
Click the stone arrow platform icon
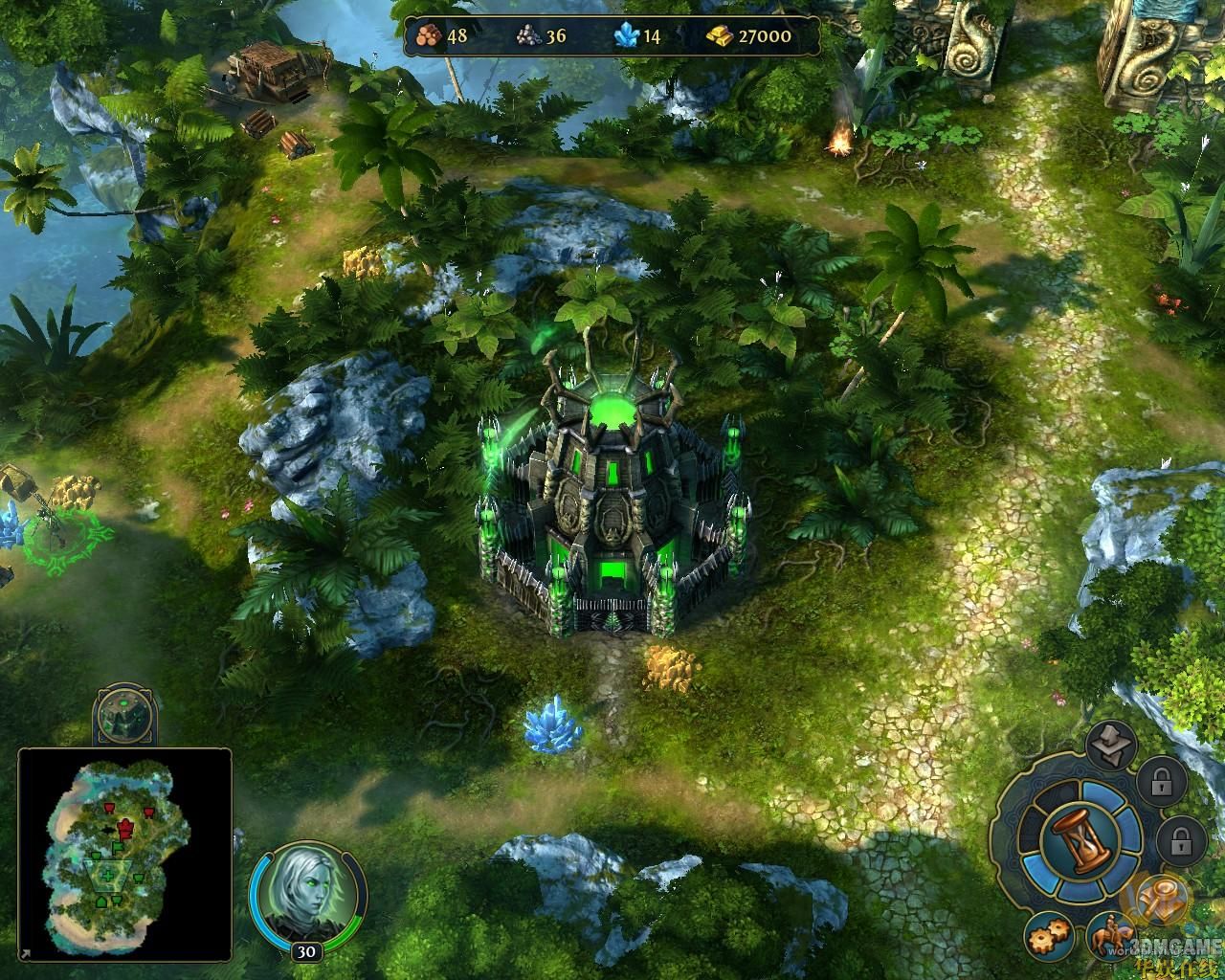1113,746
